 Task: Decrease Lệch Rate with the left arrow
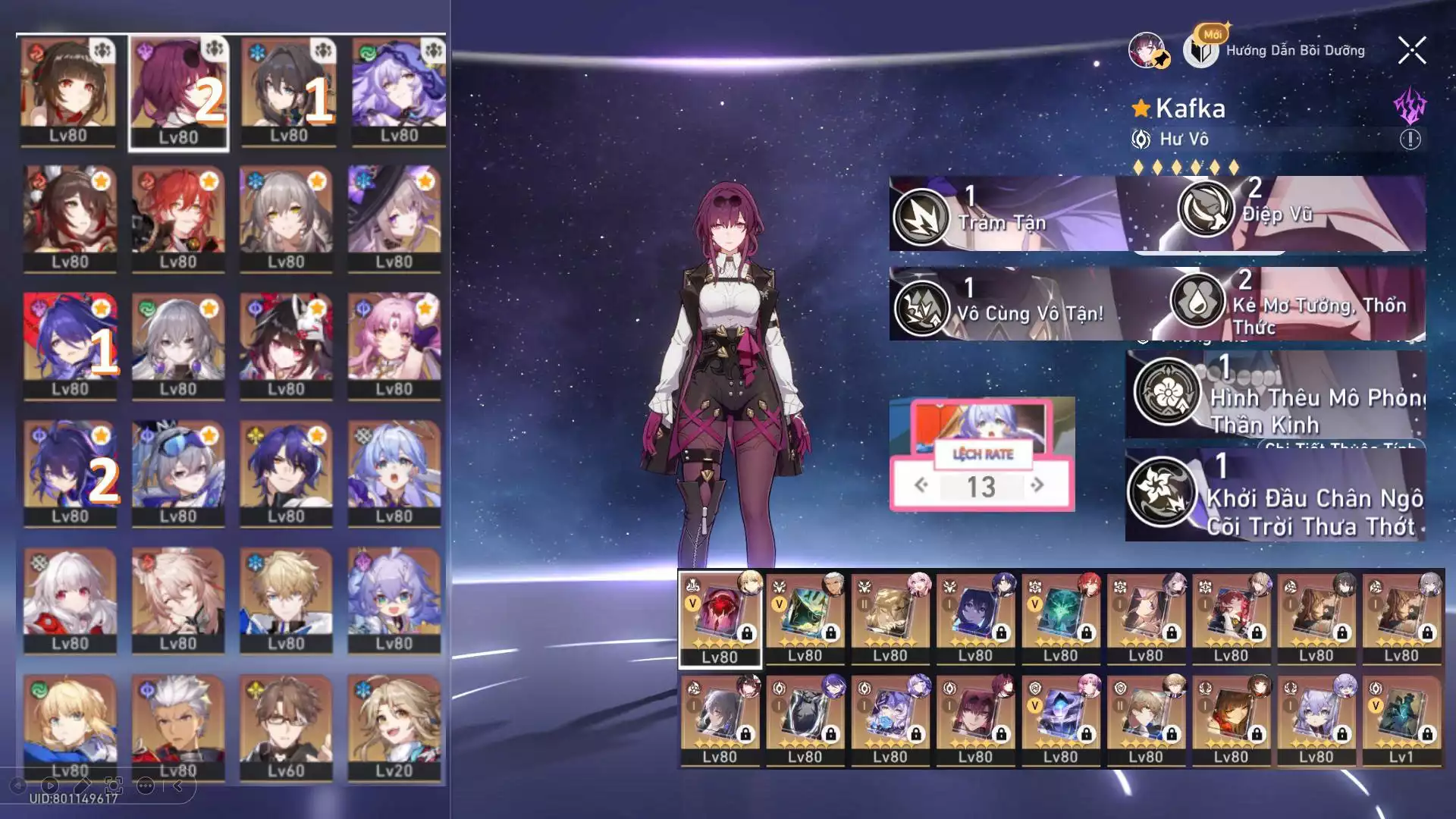click(x=921, y=485)
